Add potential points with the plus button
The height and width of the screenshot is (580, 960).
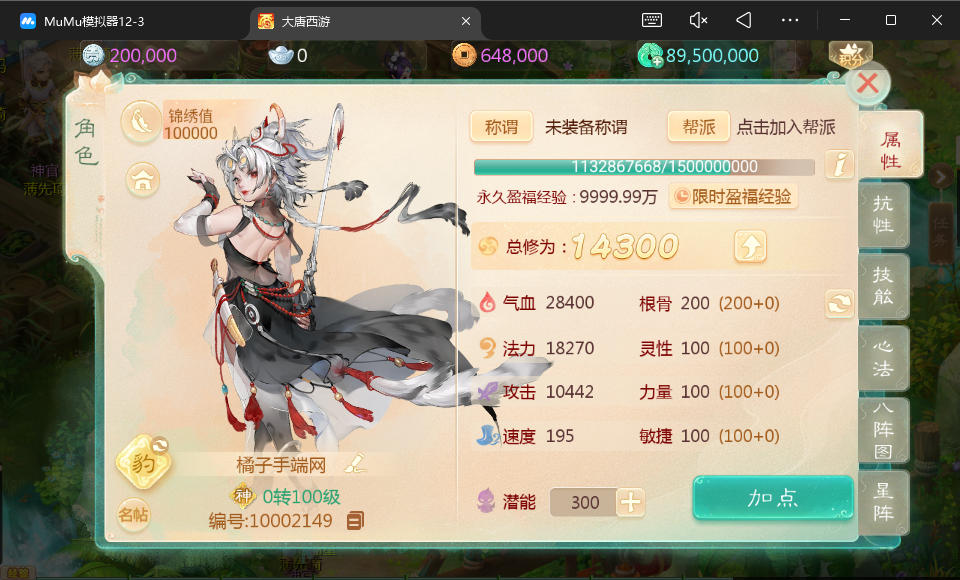pos(630,502)
